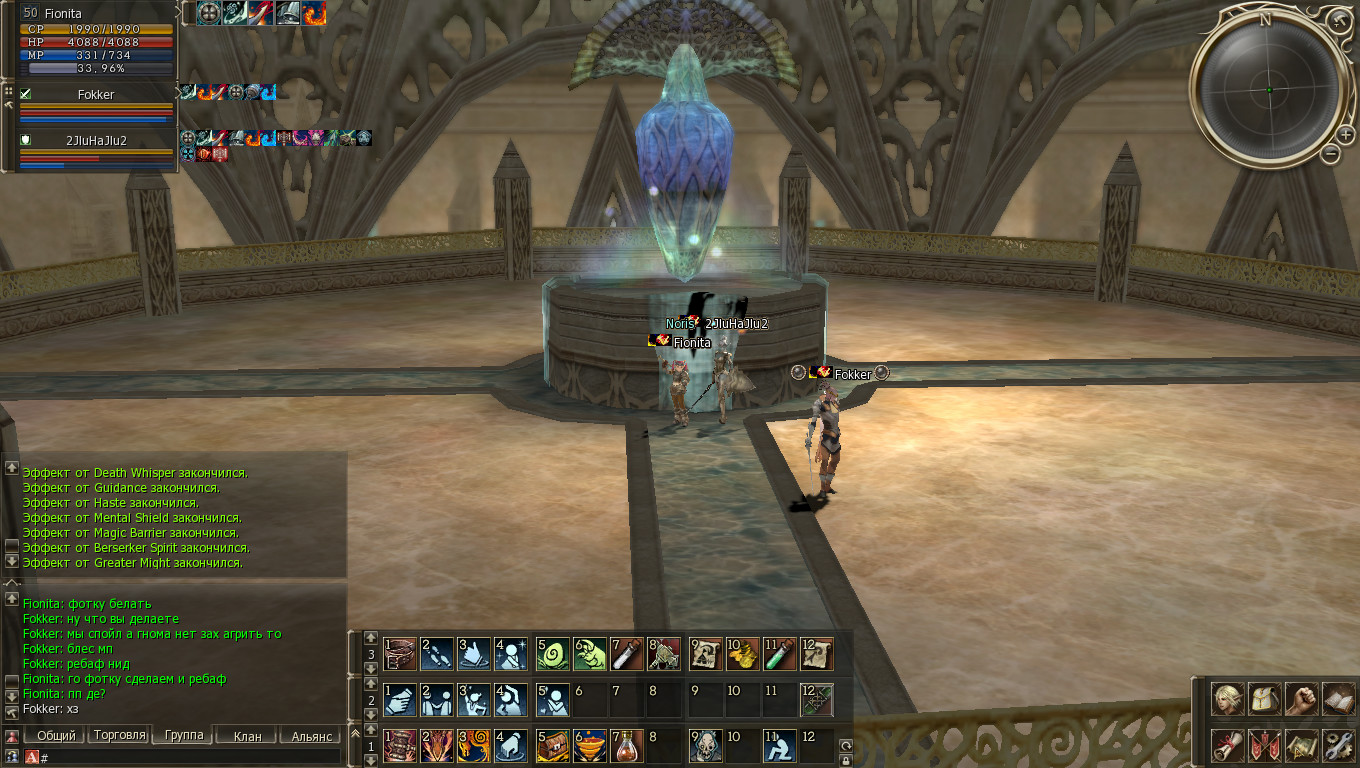
Task: Select the Торговля chat tab
Action: [119, 735]
